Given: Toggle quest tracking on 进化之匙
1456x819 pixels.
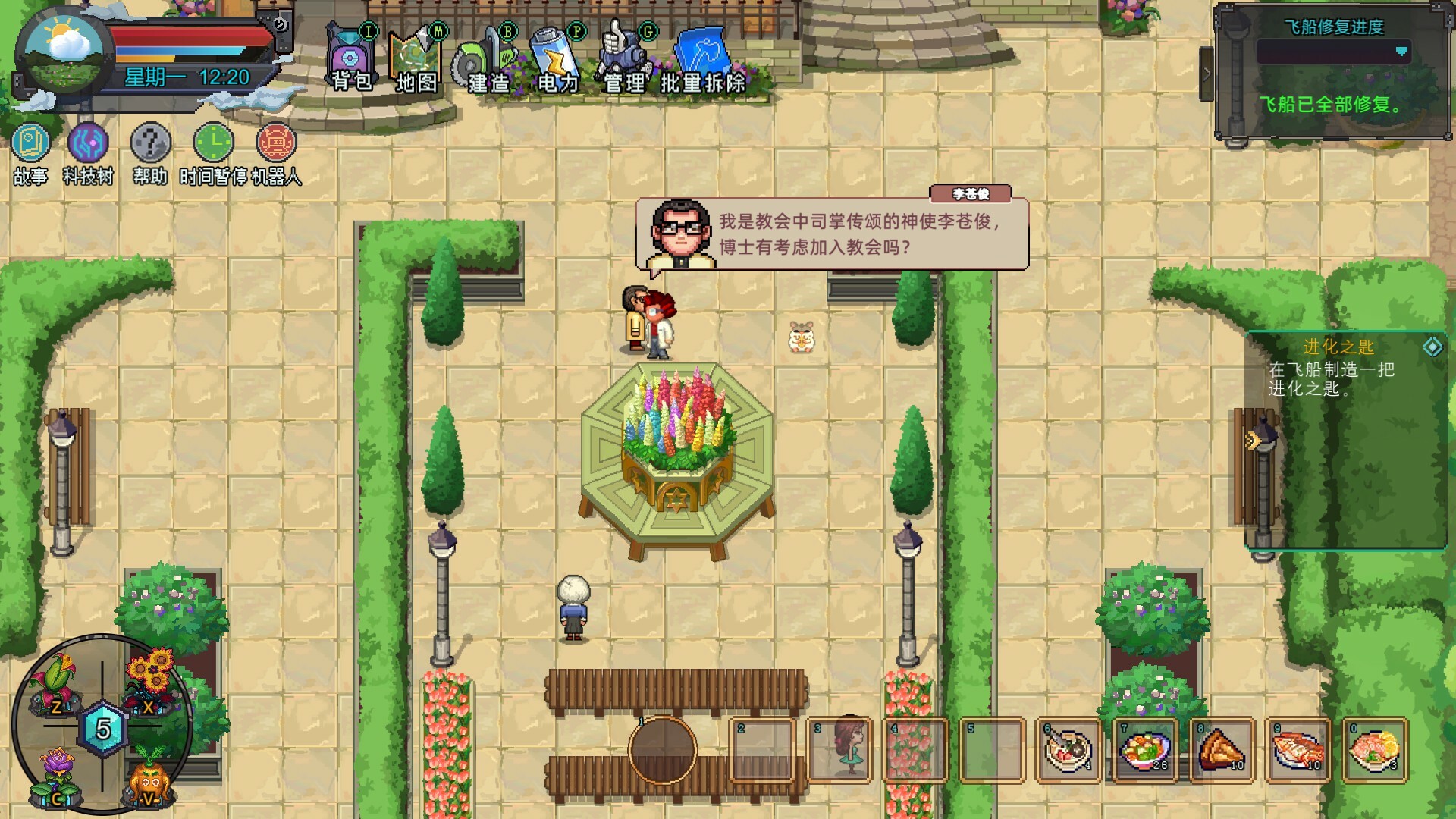Looking at the screenshot, I should 1432,347.
